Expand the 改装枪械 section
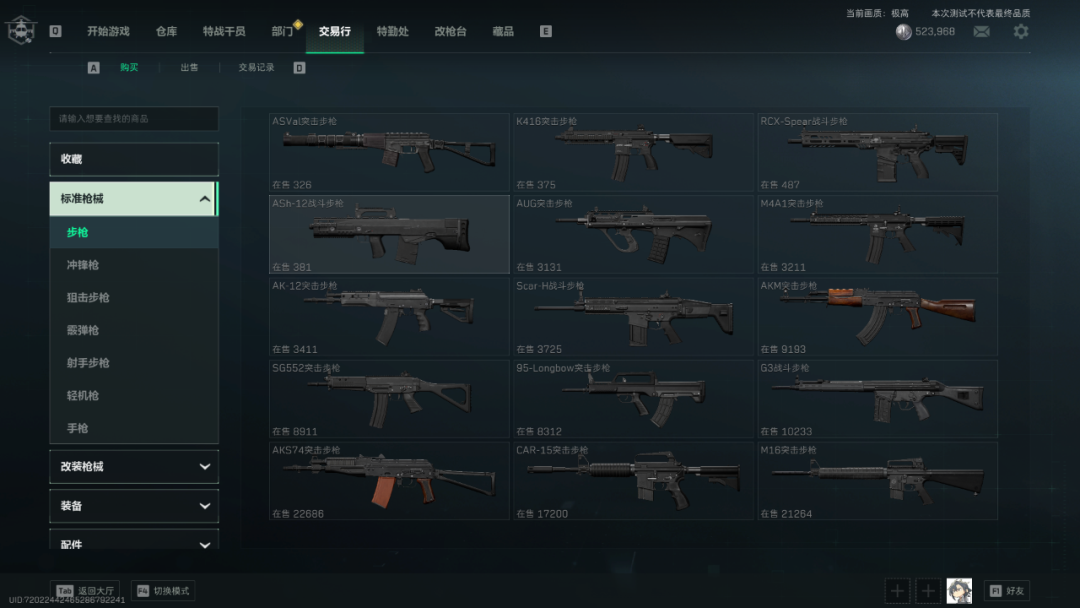The image size is (1080, 608). (x=134, y=467)
